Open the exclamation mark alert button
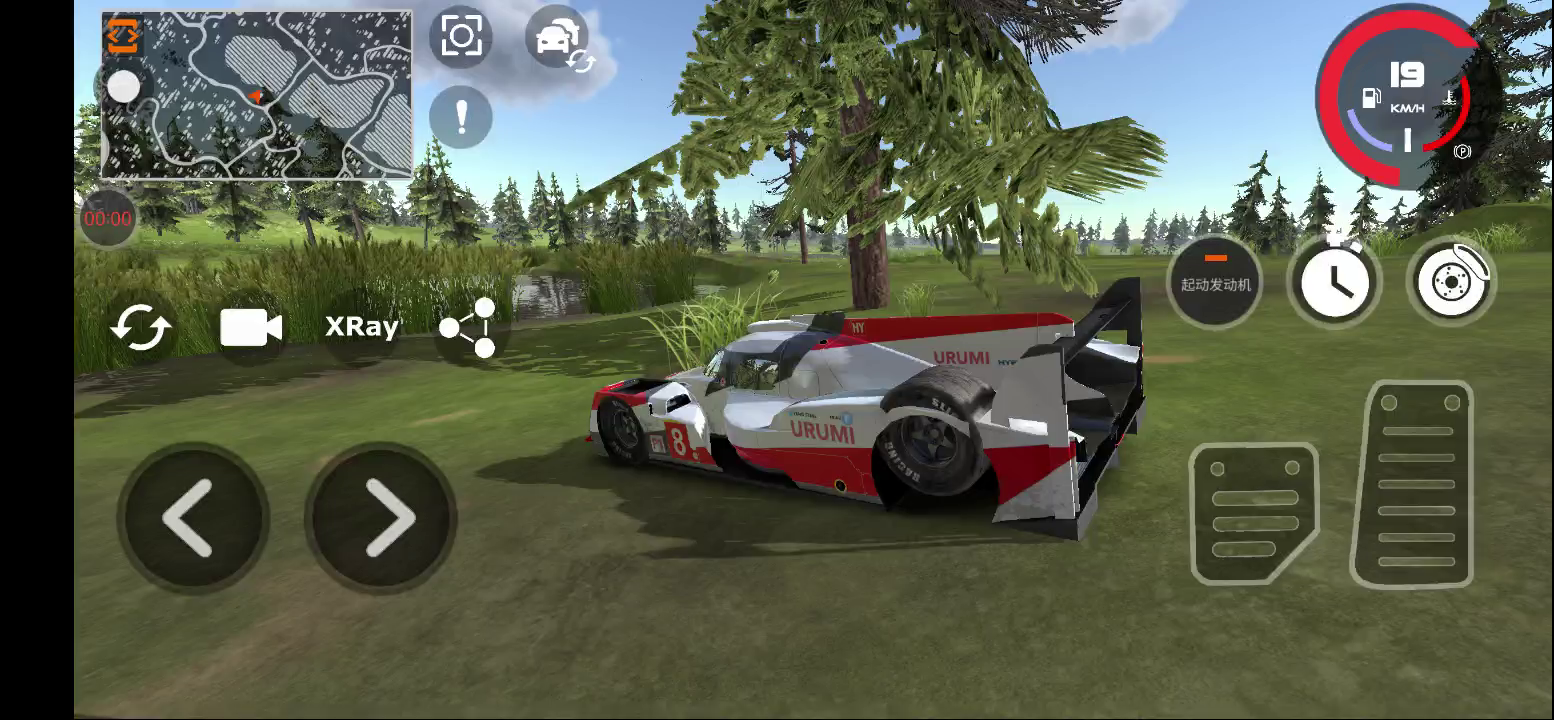Screen dimensions: 1554x720 coord(461,117)
